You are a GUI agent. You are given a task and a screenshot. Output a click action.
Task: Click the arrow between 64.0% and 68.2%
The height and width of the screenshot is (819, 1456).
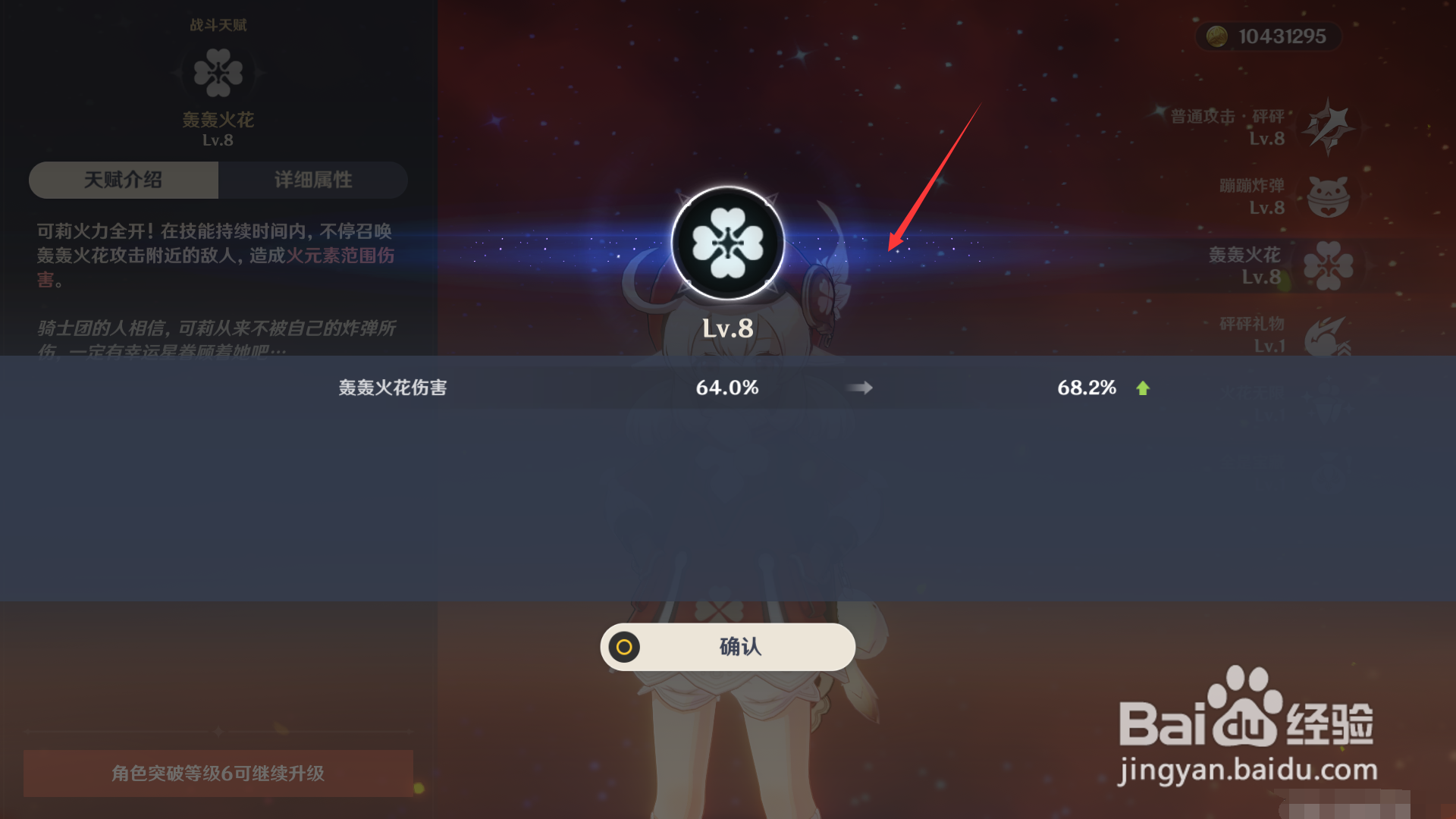[861, 388]
